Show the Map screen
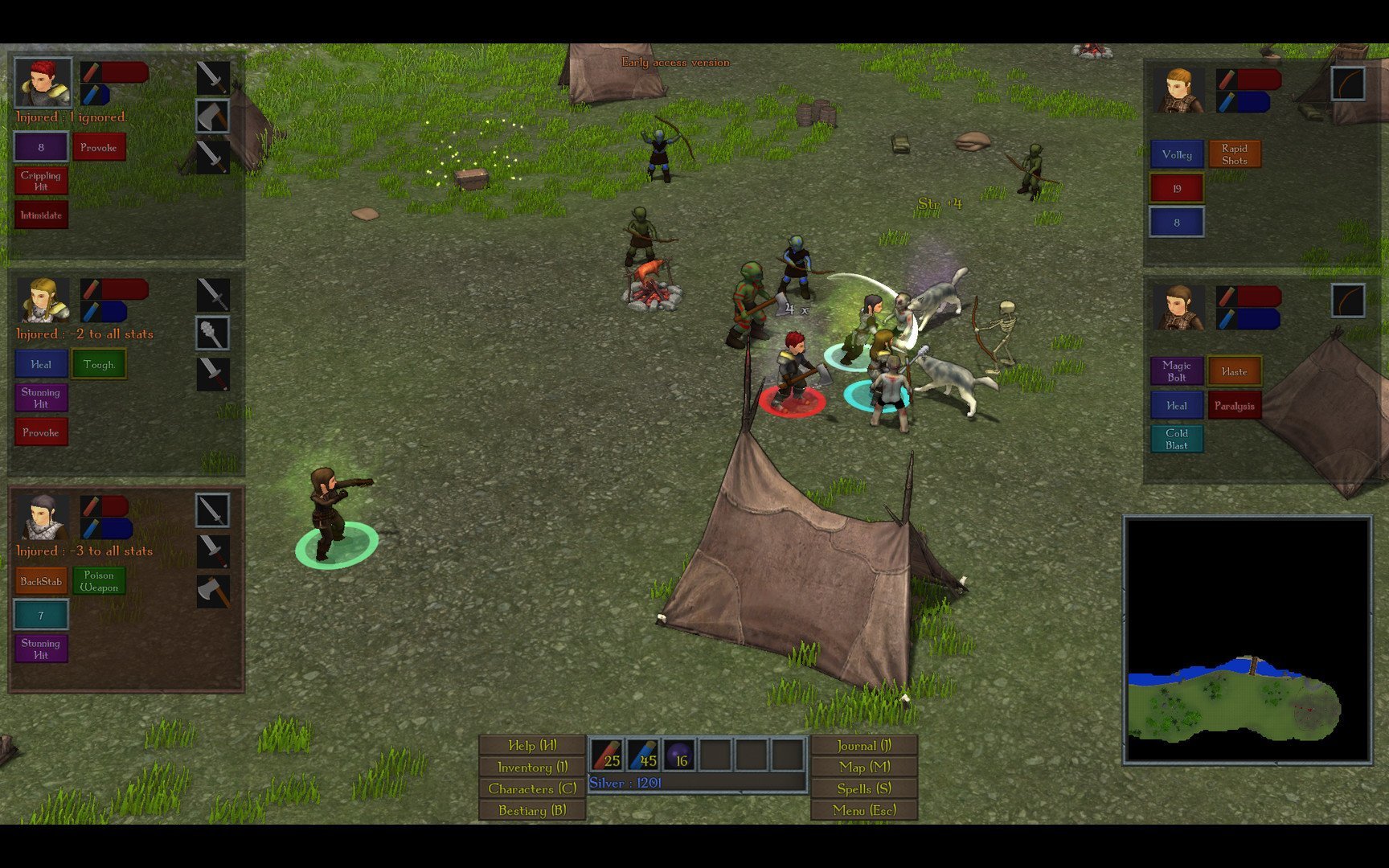This screenshot has width=1389, height=868. point(864,768)
